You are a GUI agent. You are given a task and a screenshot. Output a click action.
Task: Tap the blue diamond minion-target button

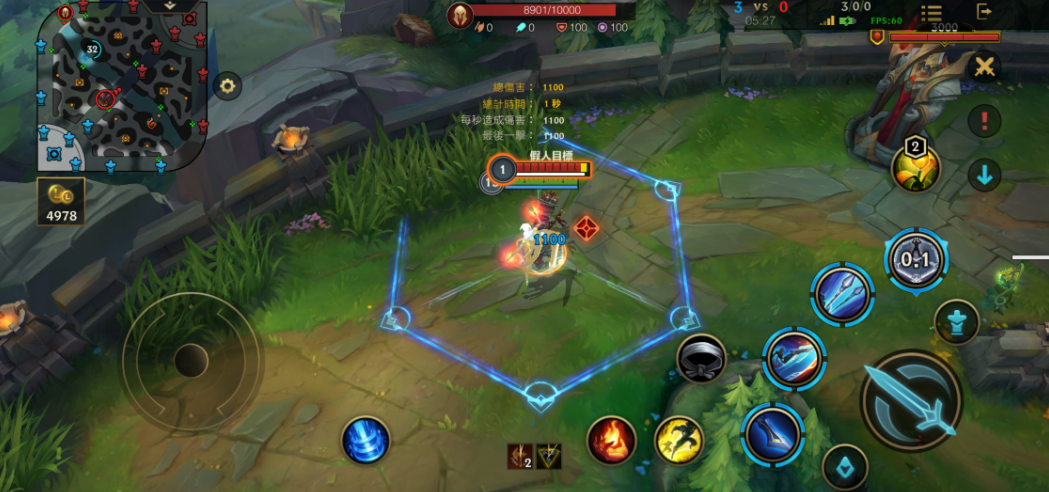pyautogui.click(x=844, y=466)
